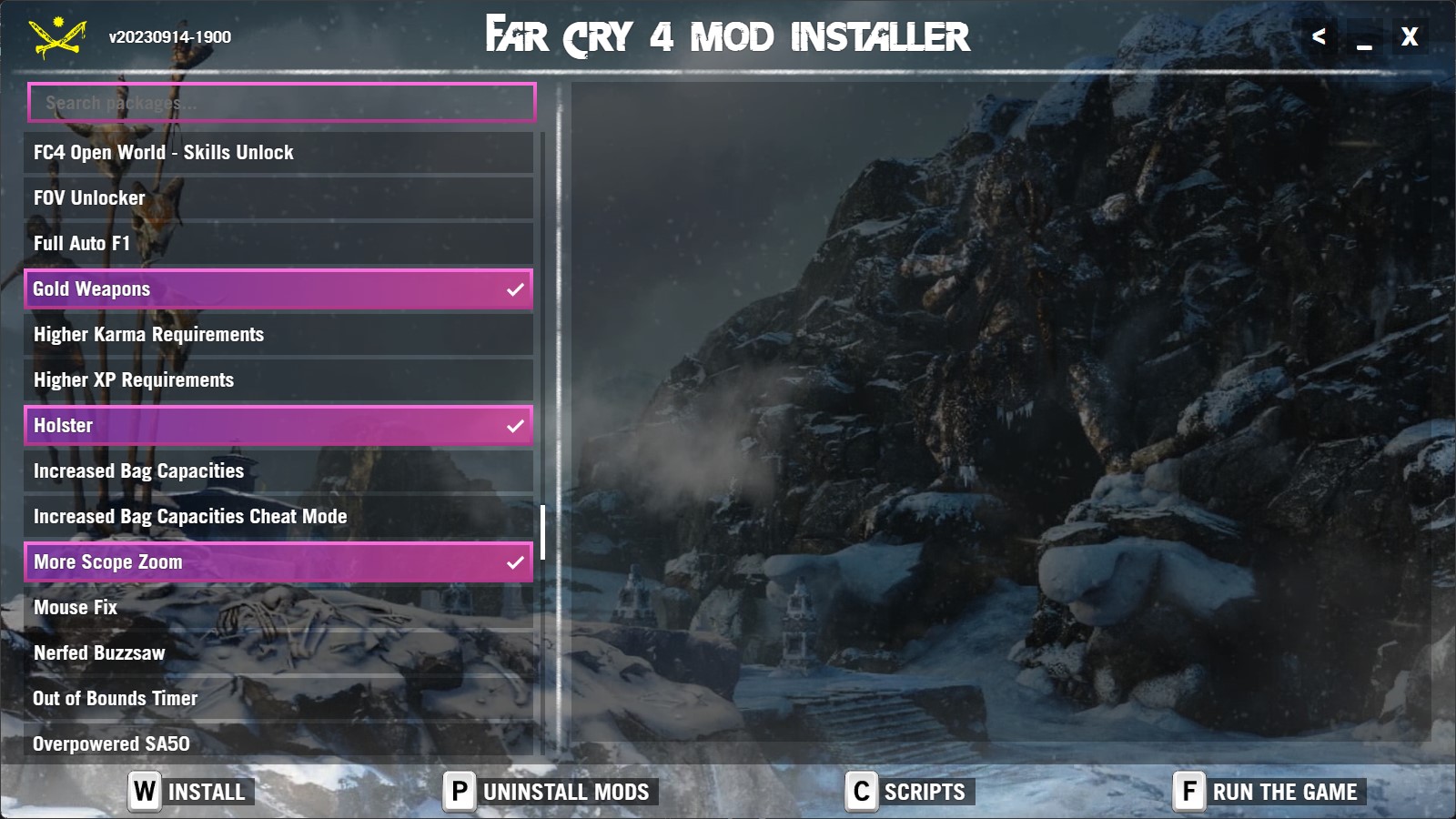Deselect the Gold Weapons mod
Viewport: 1456px width, 819px height.
coord(278,289)
